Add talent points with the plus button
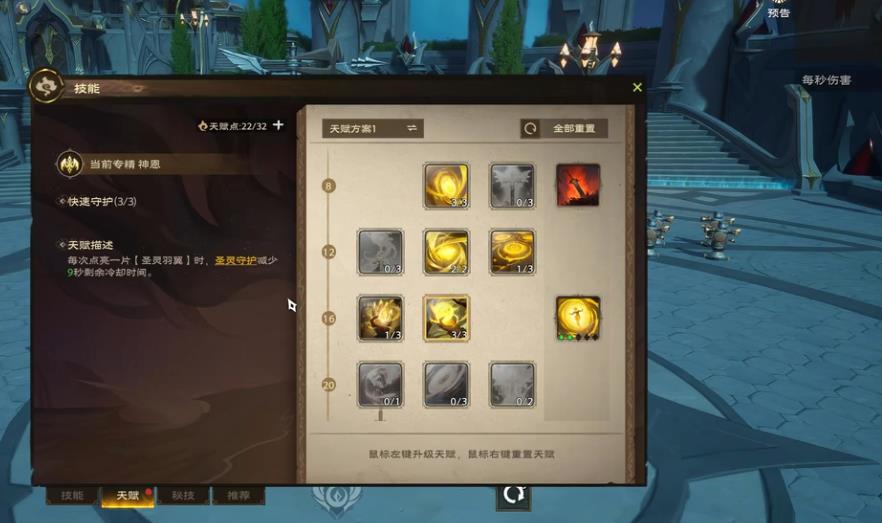 coord(278,126)
